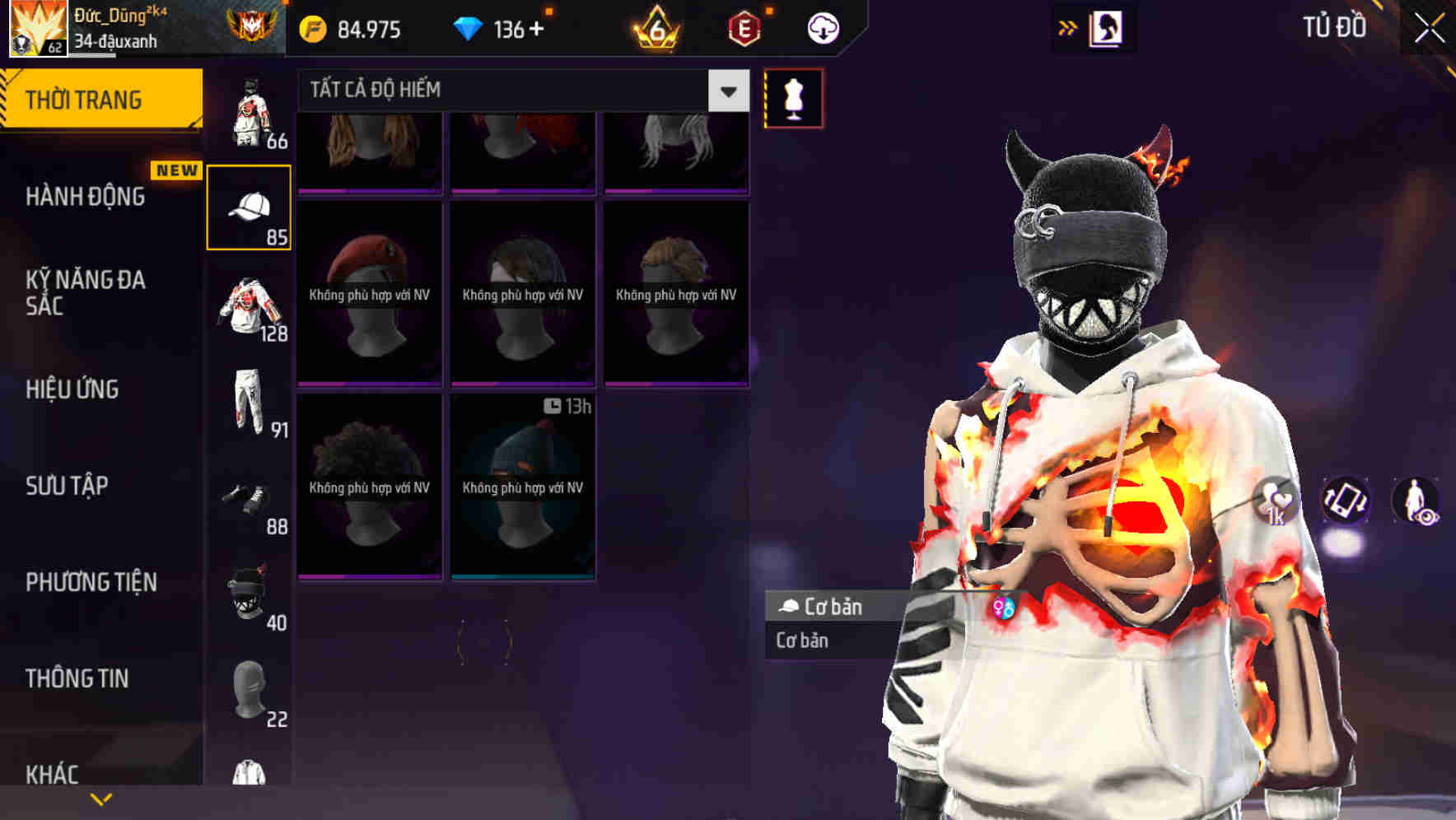
Task: Open the level 6 crown badge
Action: (655, 29)
